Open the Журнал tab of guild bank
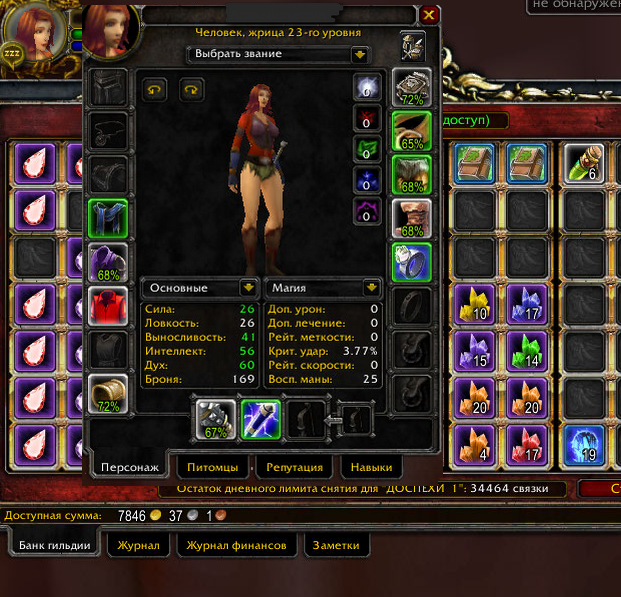The width and height of the screenshot is (621, 597). tap(138, 545)
